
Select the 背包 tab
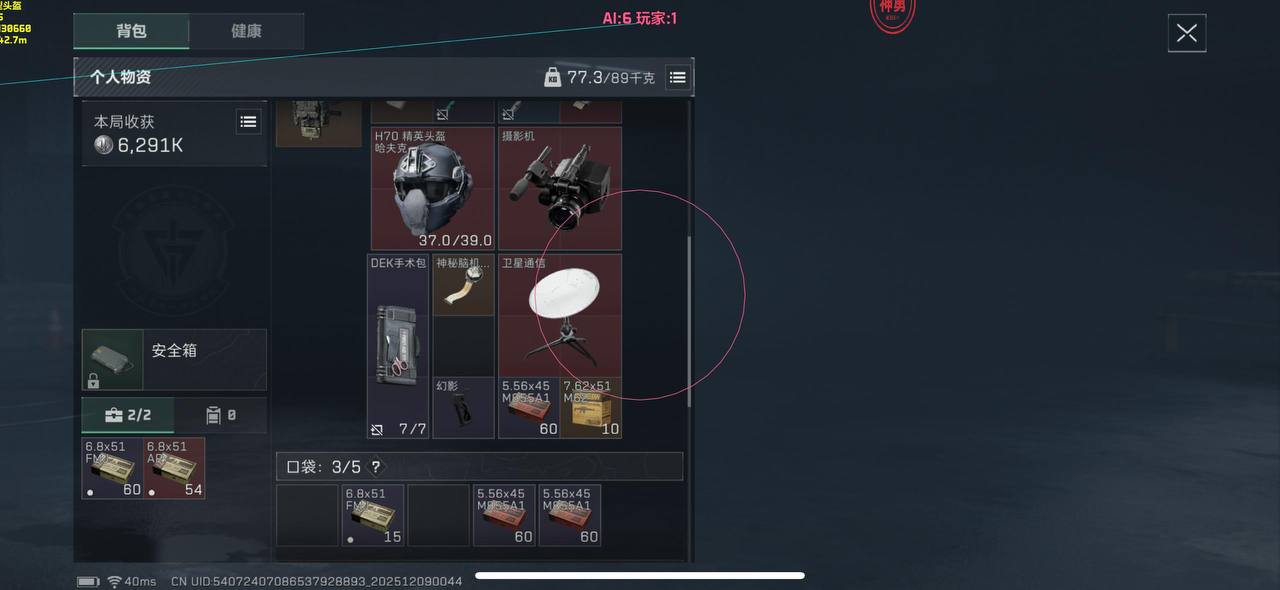coord(131,31)
